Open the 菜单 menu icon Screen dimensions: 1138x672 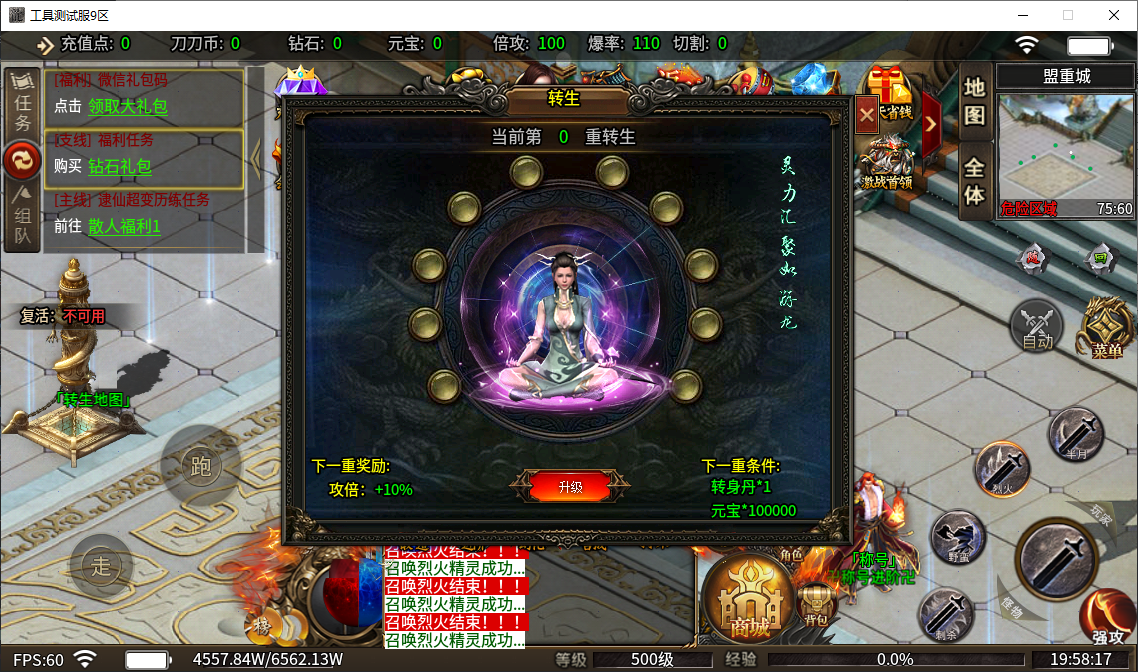pos(1107,328)
